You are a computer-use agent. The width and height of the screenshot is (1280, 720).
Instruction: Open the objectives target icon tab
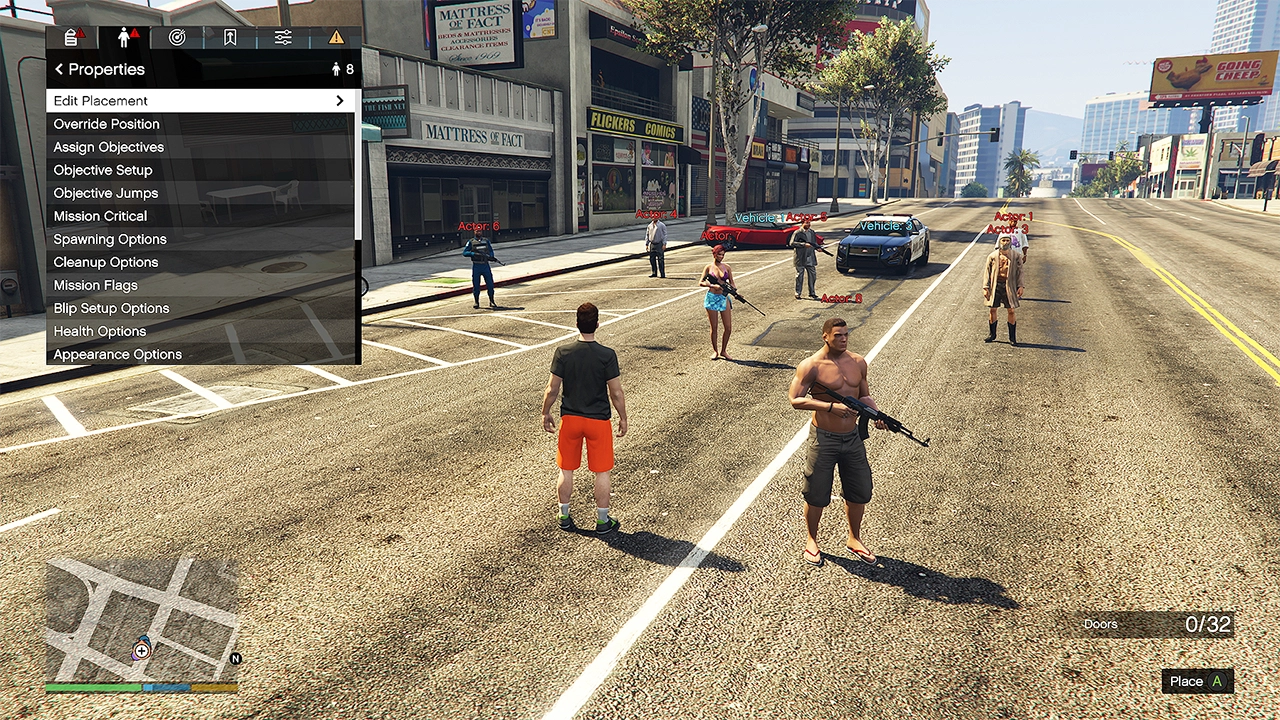click(x=177, y=36)
